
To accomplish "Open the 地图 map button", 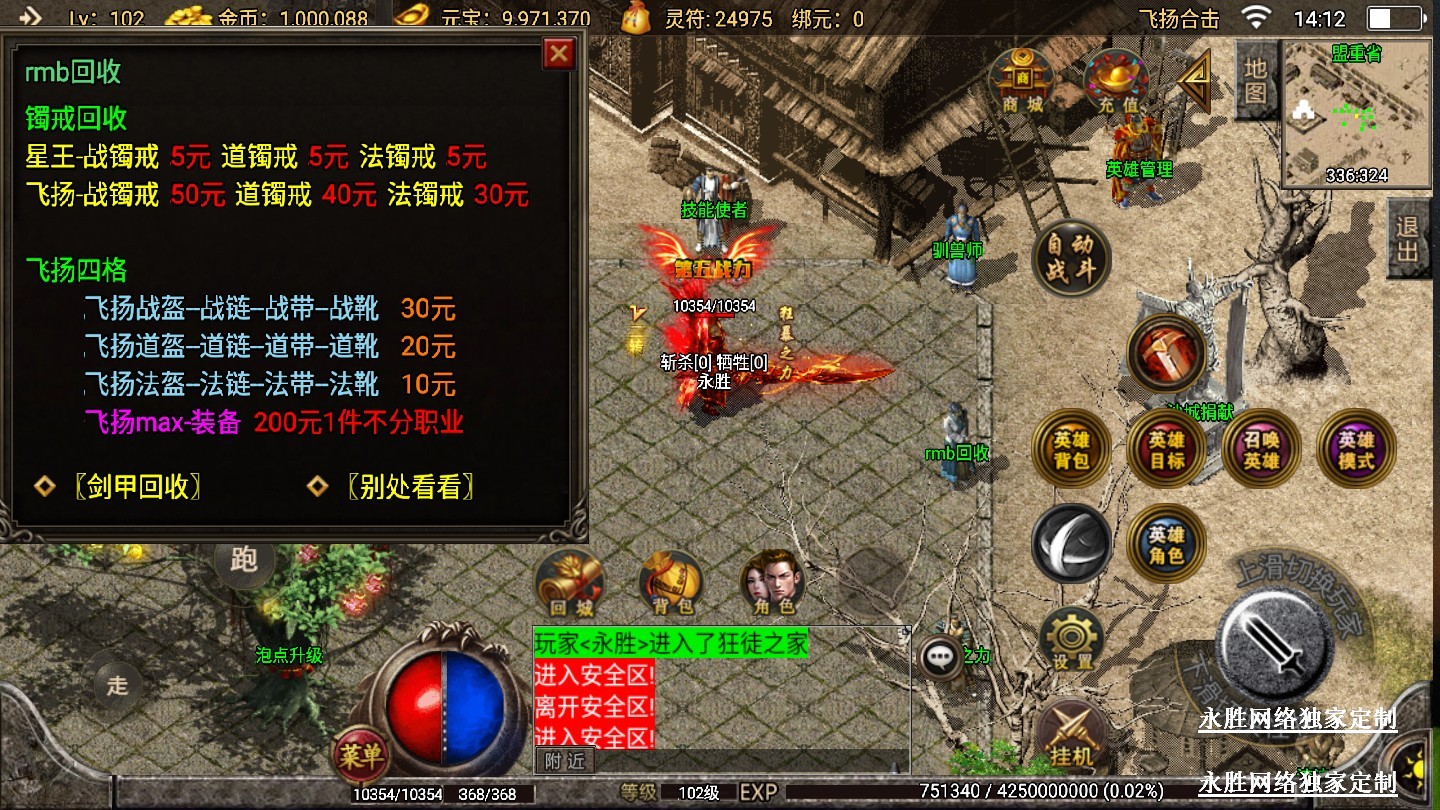I will coord(1256,82).
